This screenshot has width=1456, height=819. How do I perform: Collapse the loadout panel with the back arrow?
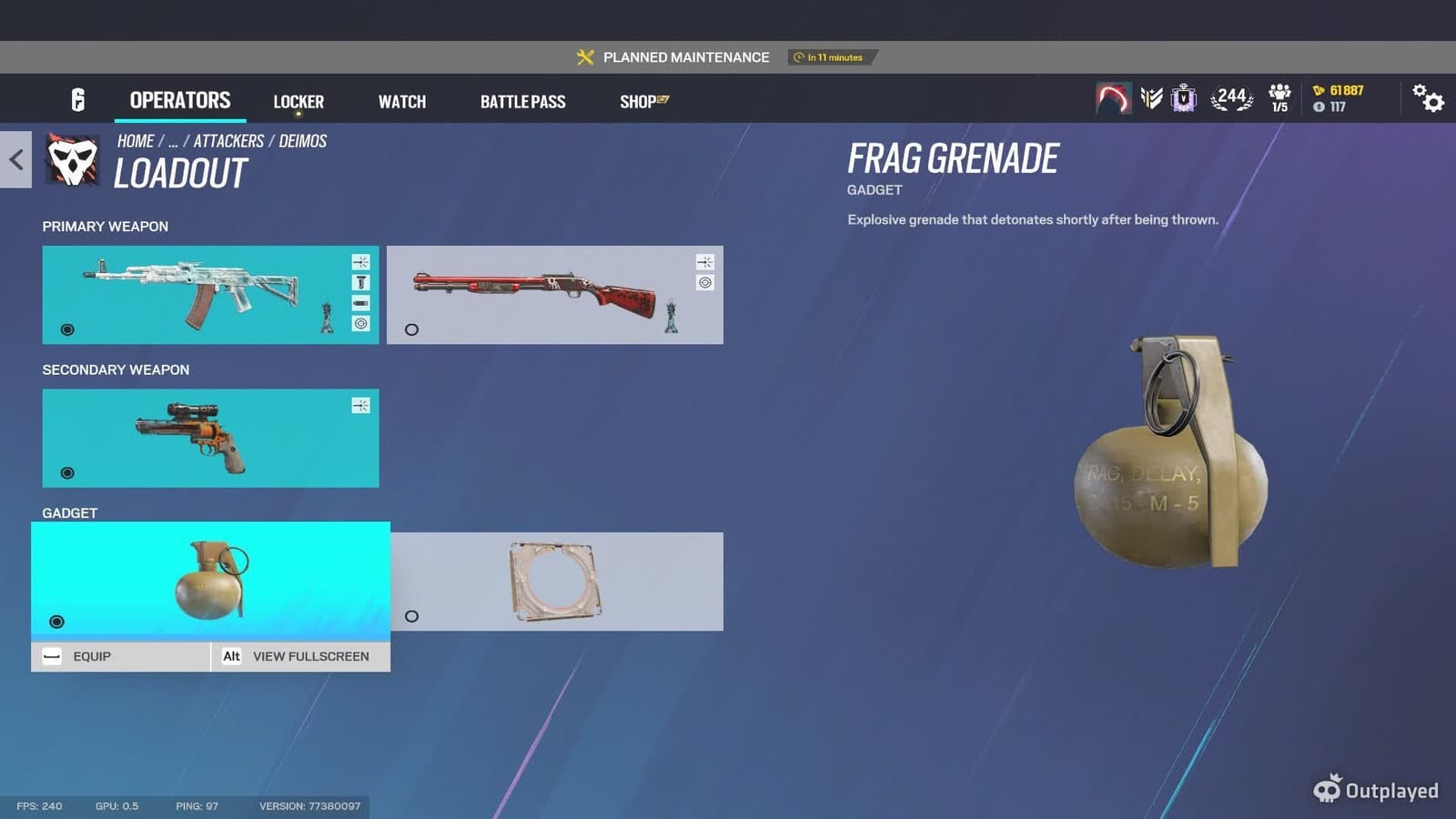pyautogui.click(x=15, y=160)
